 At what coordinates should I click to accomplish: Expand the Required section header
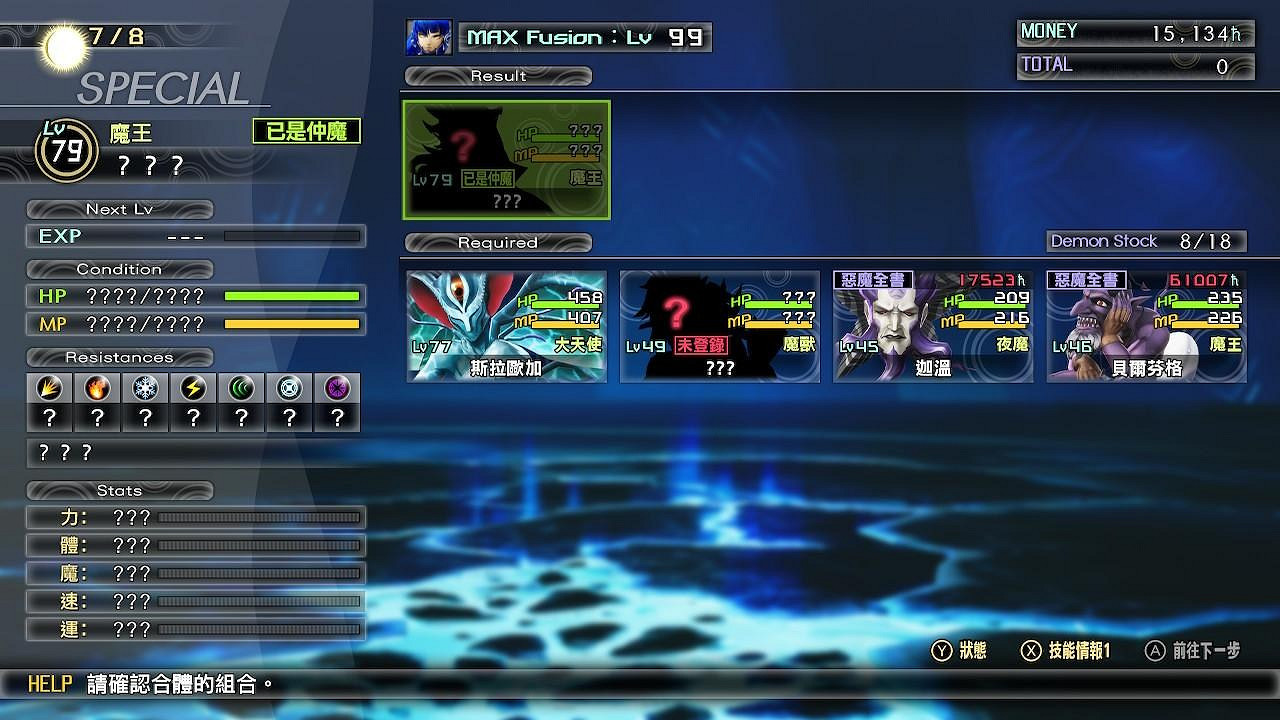(497, 242)
